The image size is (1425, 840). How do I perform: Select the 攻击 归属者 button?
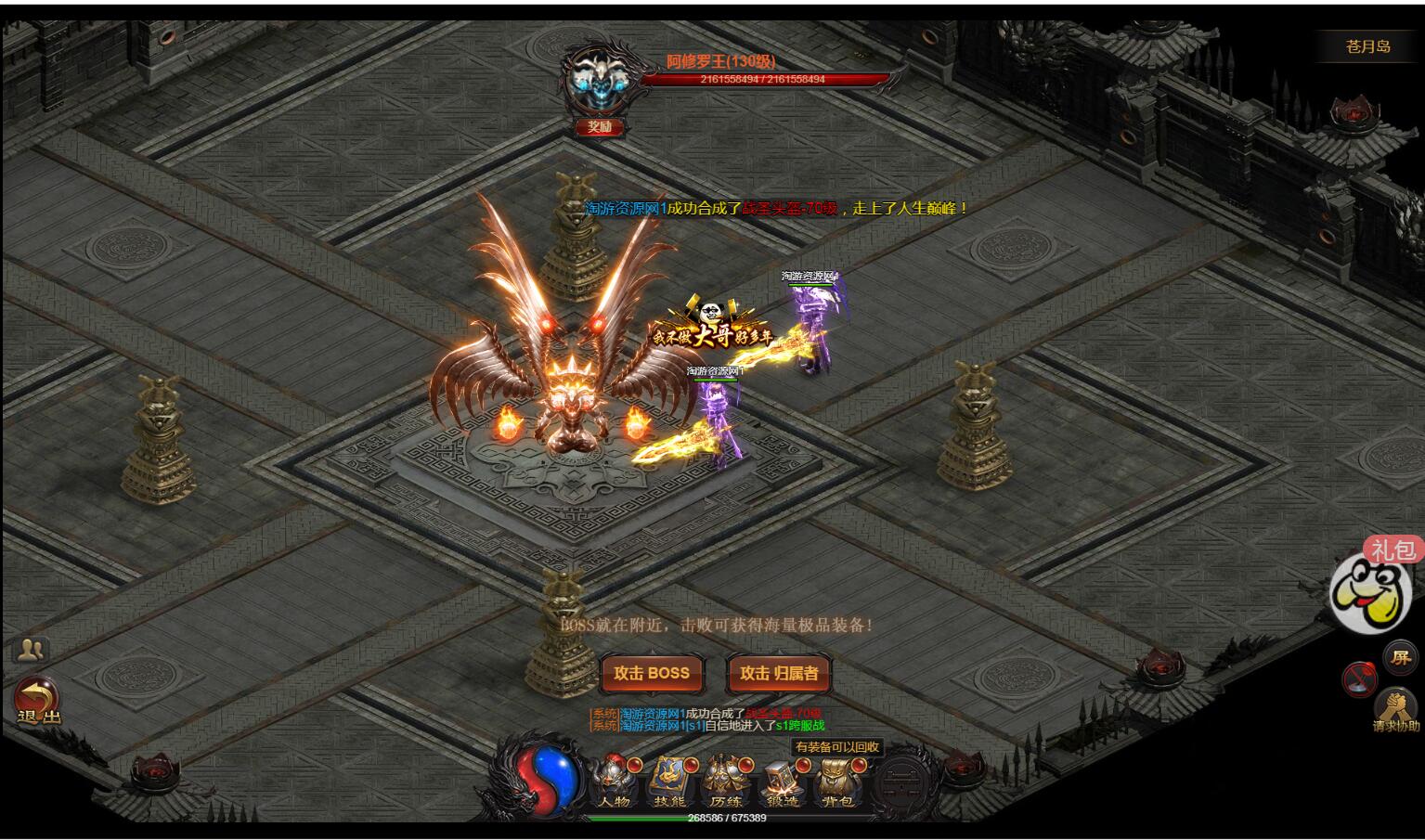click(x=779, y=674)
